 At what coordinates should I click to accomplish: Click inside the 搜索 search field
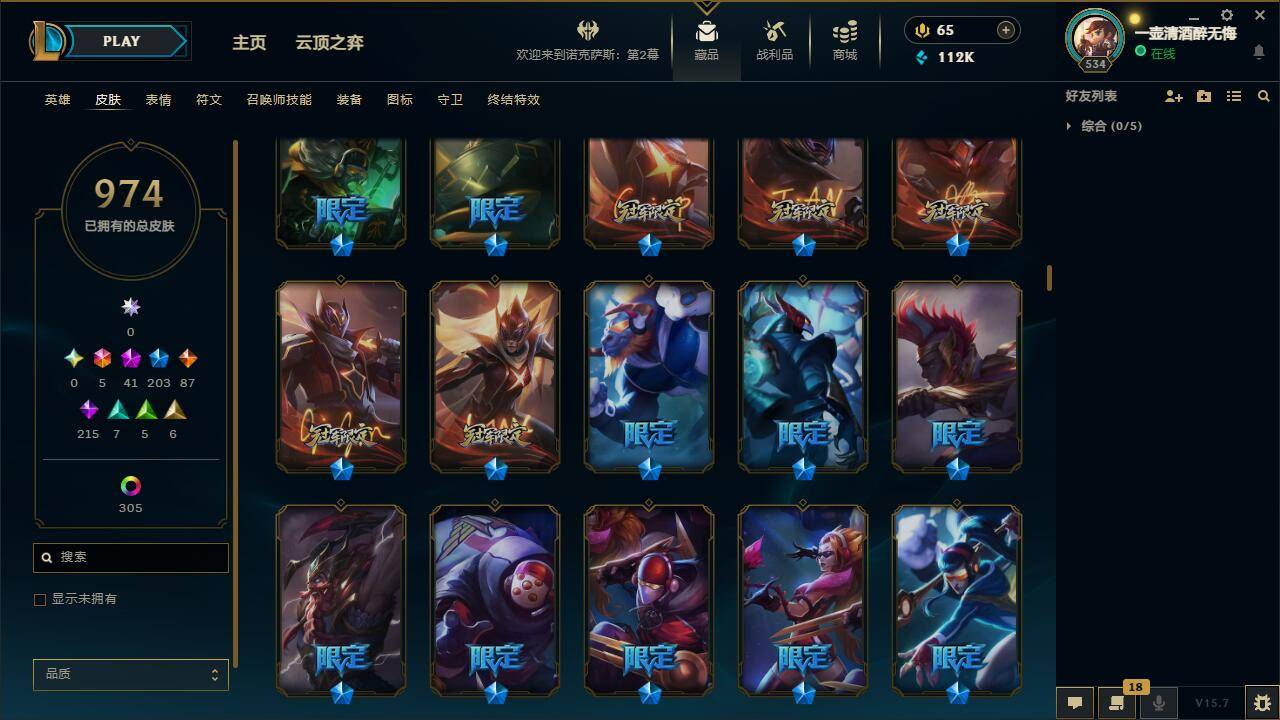tap(130, 557)
